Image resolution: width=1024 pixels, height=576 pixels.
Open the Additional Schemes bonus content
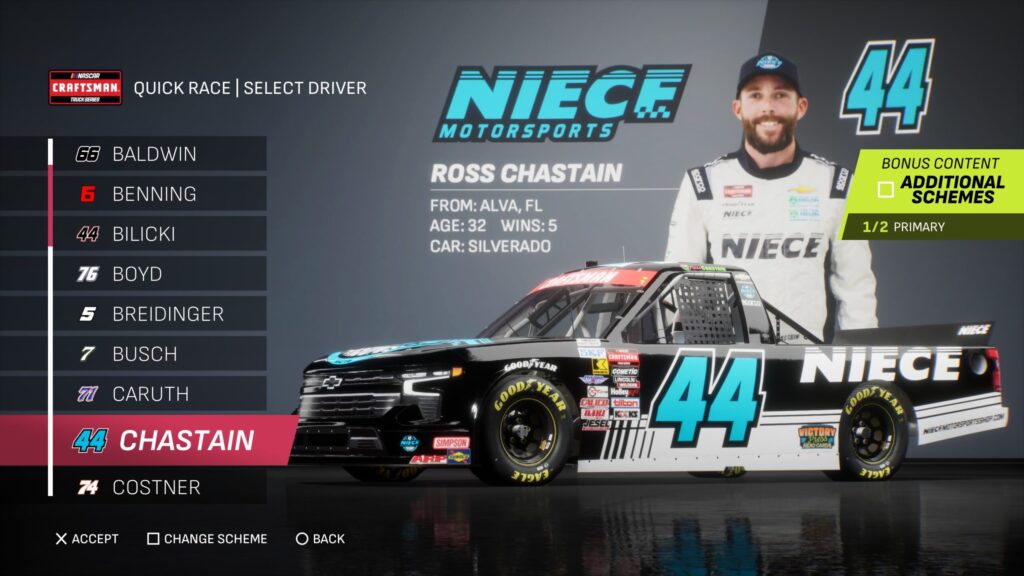pyautogui.click(x=940, y=189)
